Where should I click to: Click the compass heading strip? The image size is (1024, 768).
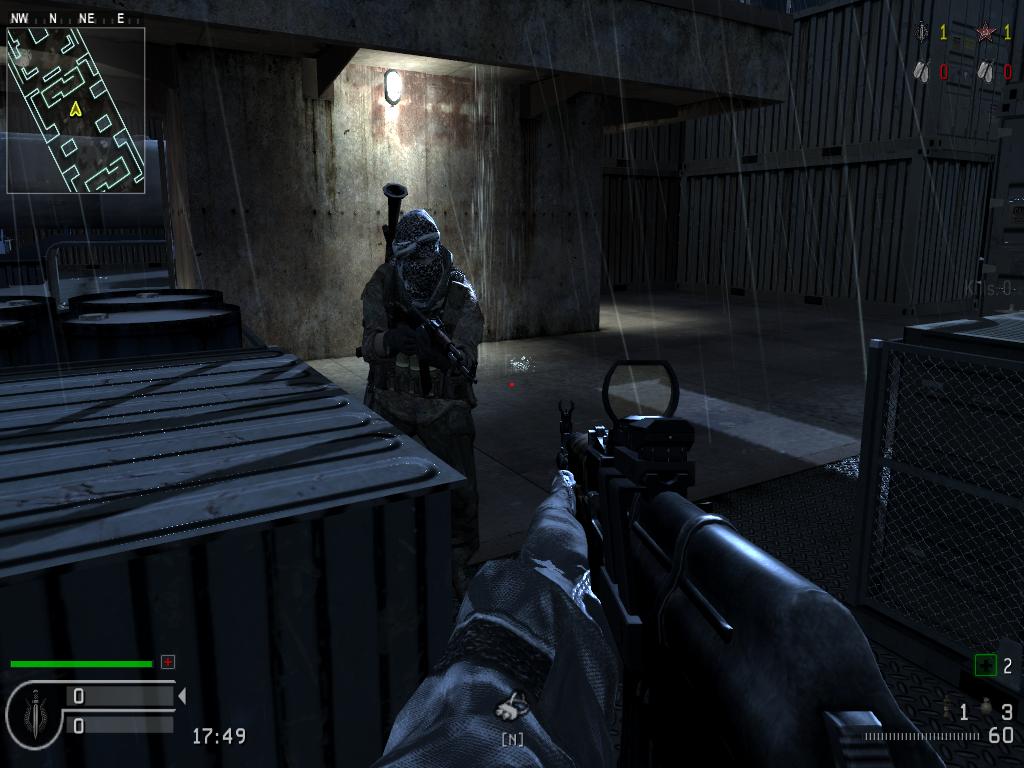click(x=67, y=17)
